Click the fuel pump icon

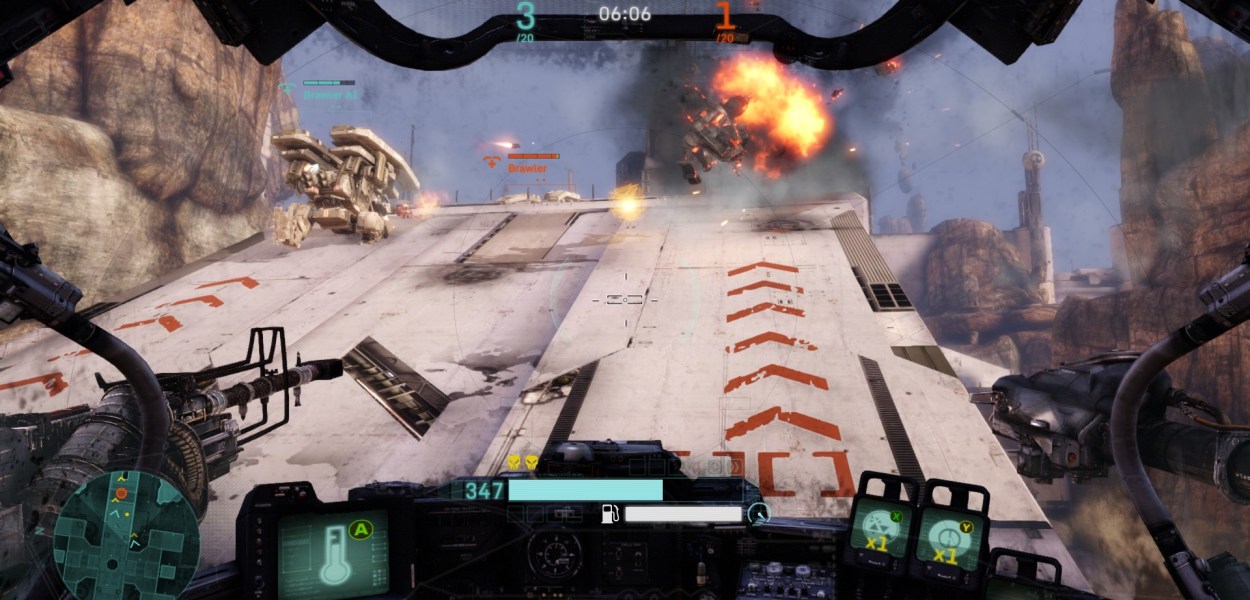pos(609,514)
